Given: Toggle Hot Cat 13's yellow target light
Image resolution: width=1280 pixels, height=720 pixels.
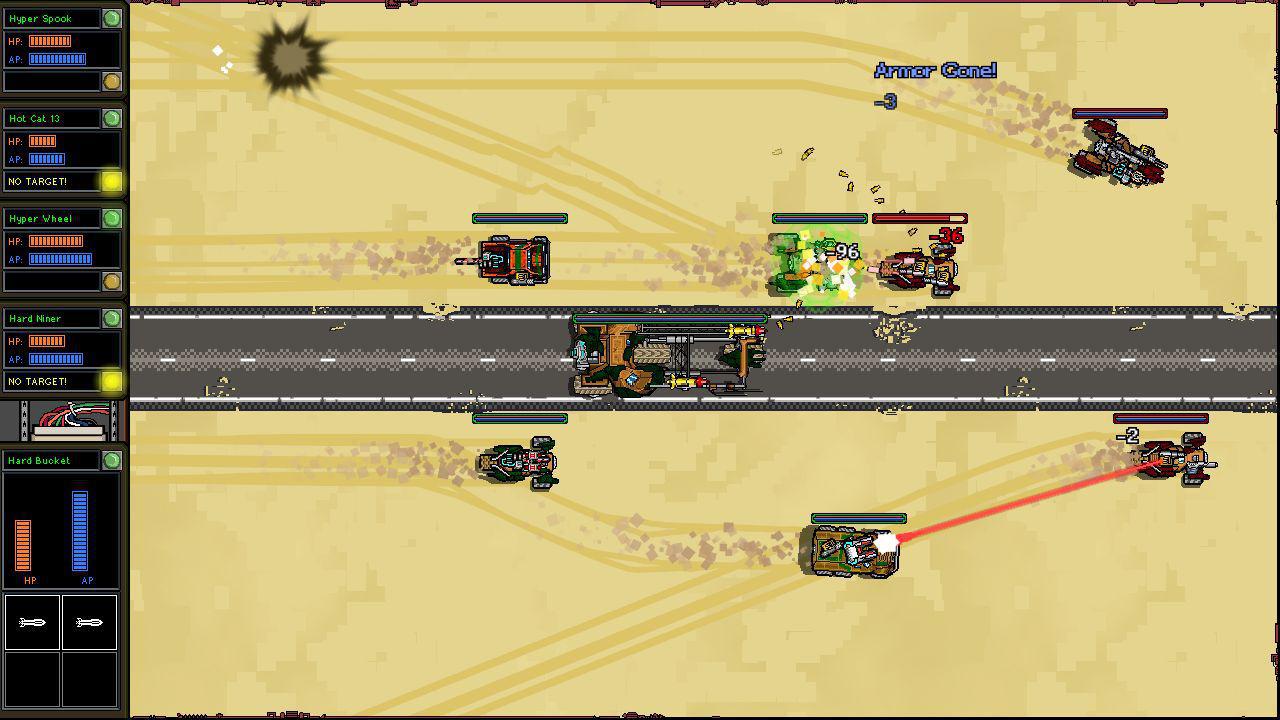Looking at the screenshot, I should click(112, 182).
